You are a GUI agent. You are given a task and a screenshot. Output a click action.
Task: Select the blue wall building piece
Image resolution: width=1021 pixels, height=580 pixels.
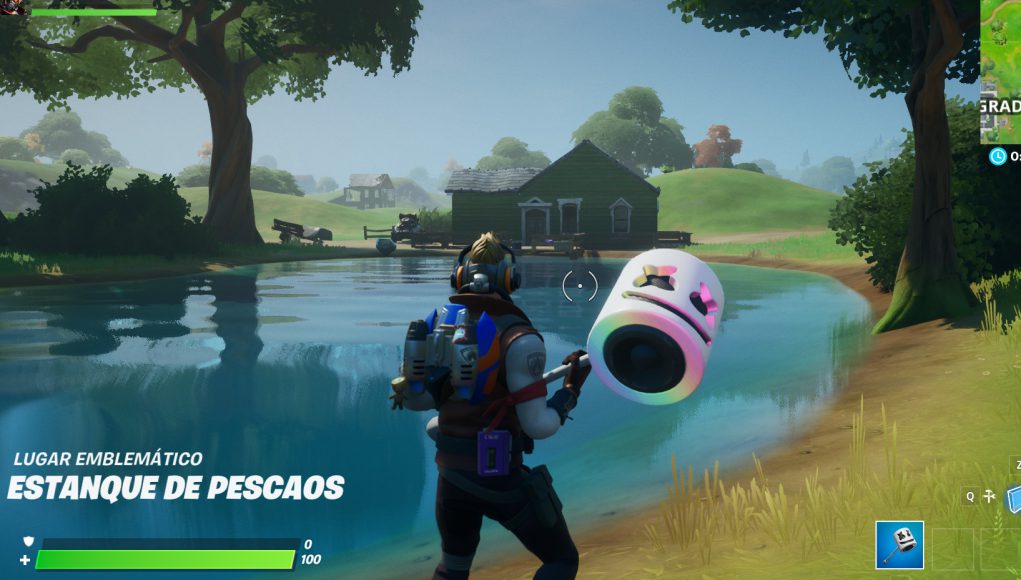(x=1013, y=497)
